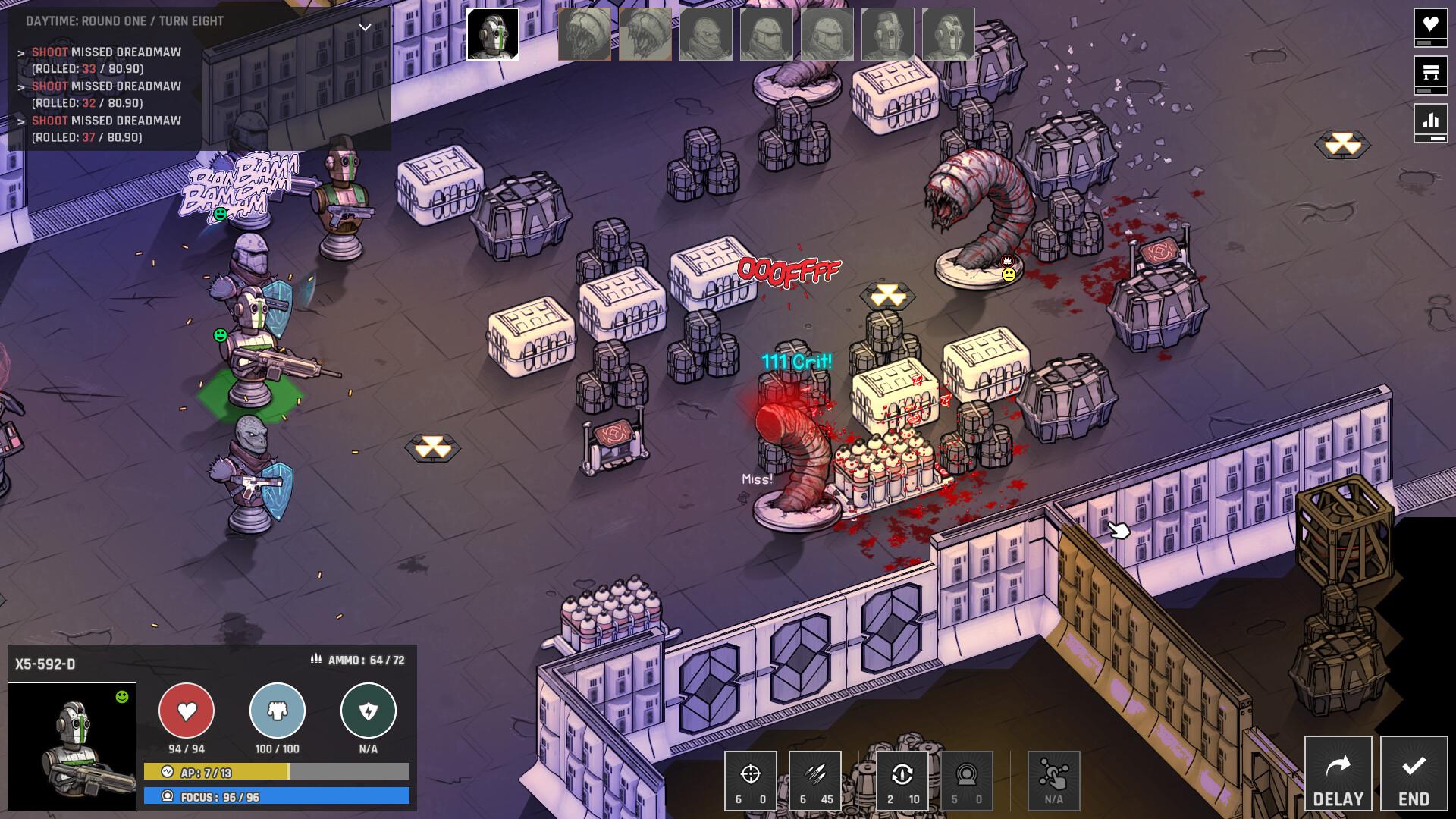Select X5-592-D's portrait in the turn order
This screenshot has width=1456, height=819.
click(x=493, y=33)
